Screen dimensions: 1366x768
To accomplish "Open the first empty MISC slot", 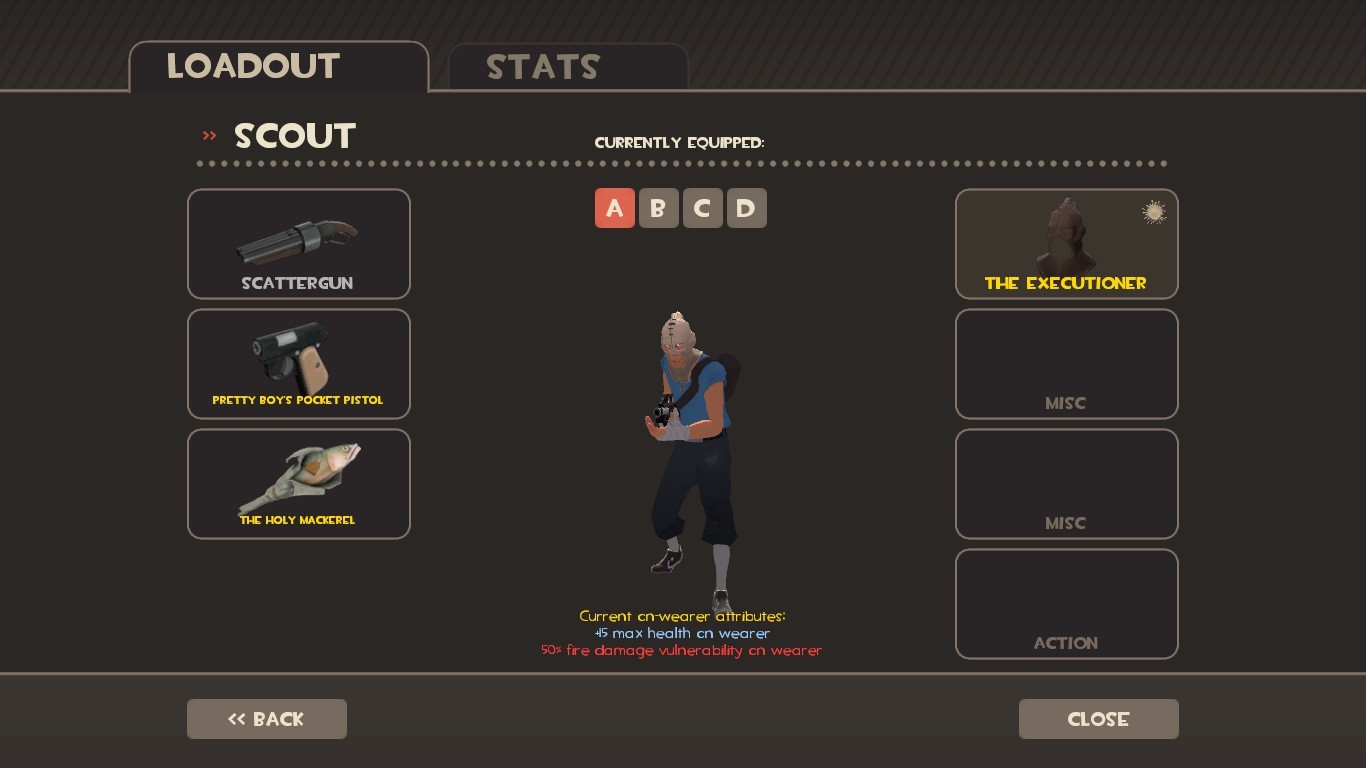I will 1066,363.
